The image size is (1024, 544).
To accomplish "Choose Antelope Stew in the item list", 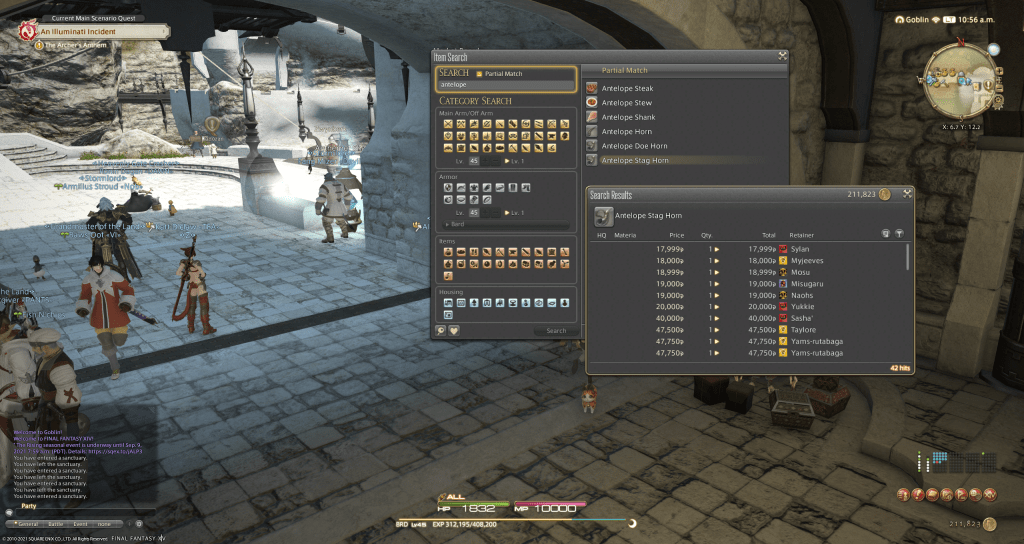I will pyautogui.click(x=628, y=102).
